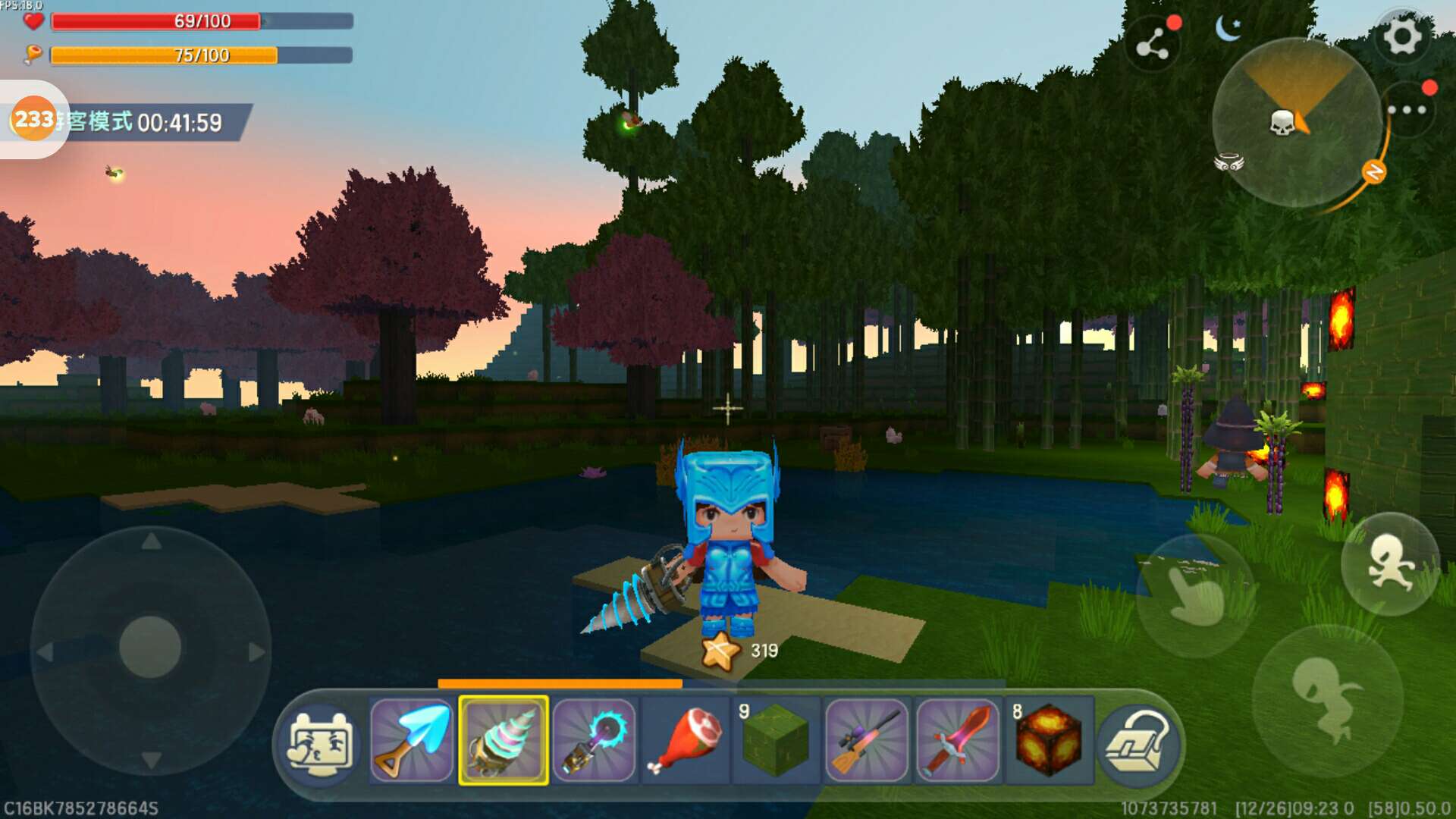Choose the circular saw tool slot

[595, 740]
